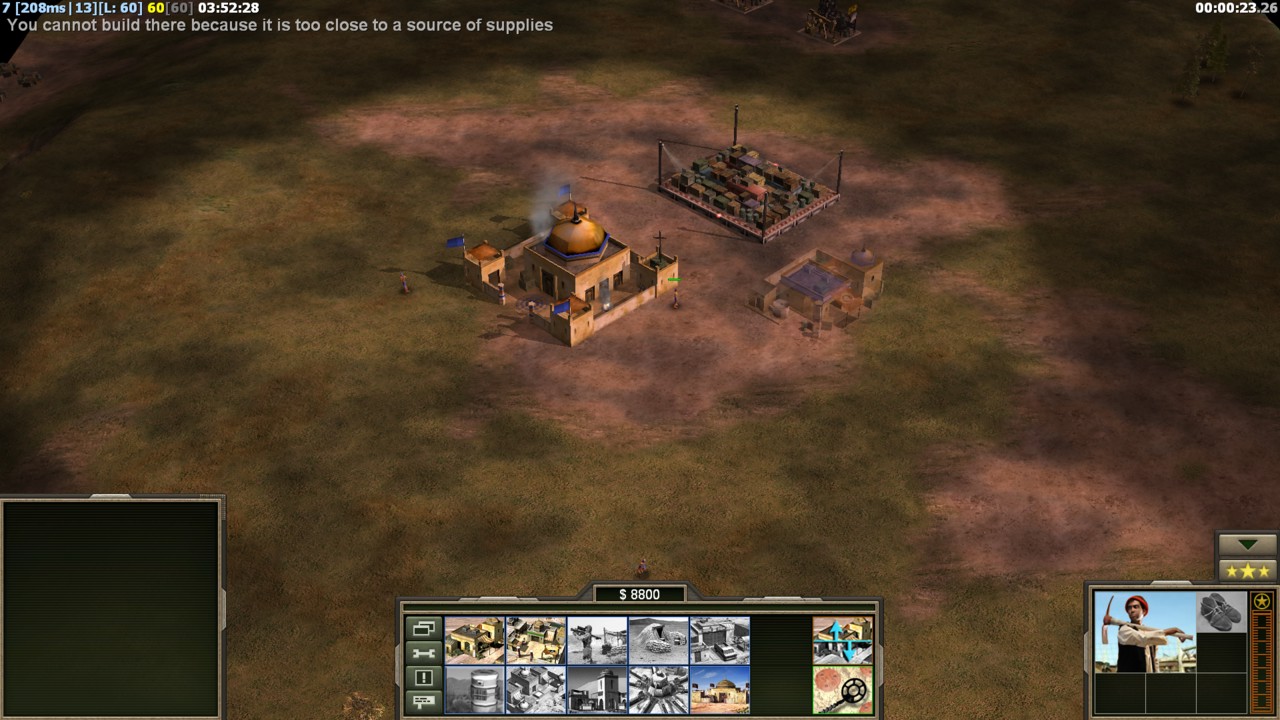Collapse the control bar with down arrow
The width and height of the screenshot is (1280, 720).
pos(1247,545)
